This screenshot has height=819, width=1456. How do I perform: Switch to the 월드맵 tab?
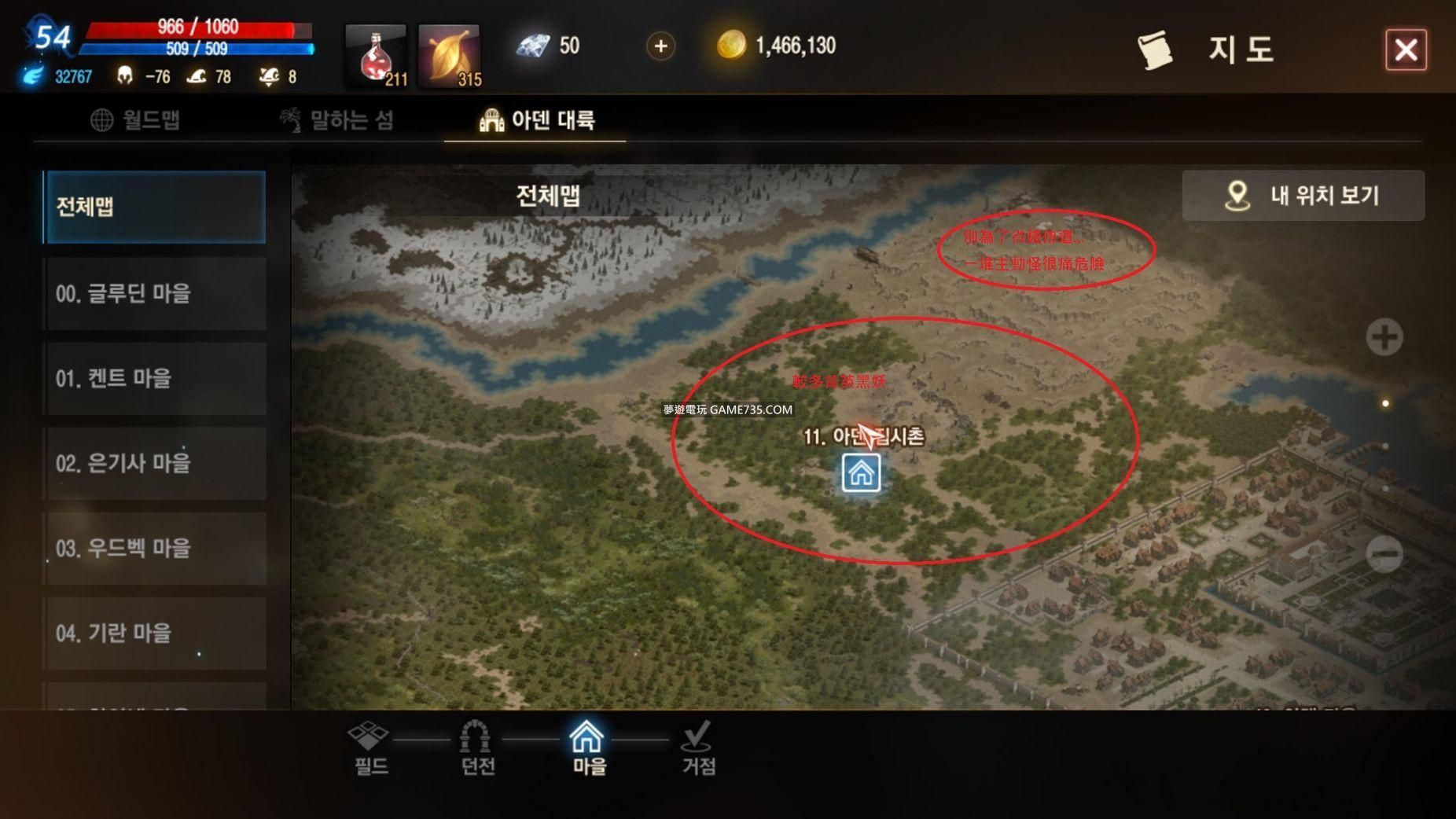click(x=136, y=120)
